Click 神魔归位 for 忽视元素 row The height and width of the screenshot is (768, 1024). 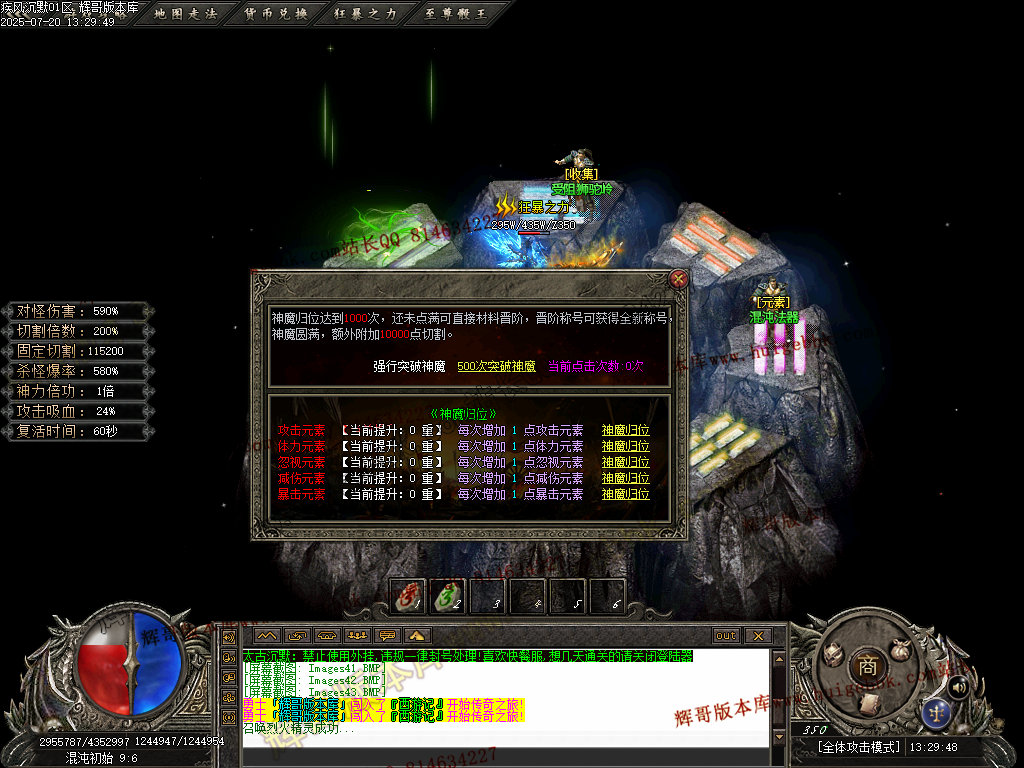(x=625, y=463)
